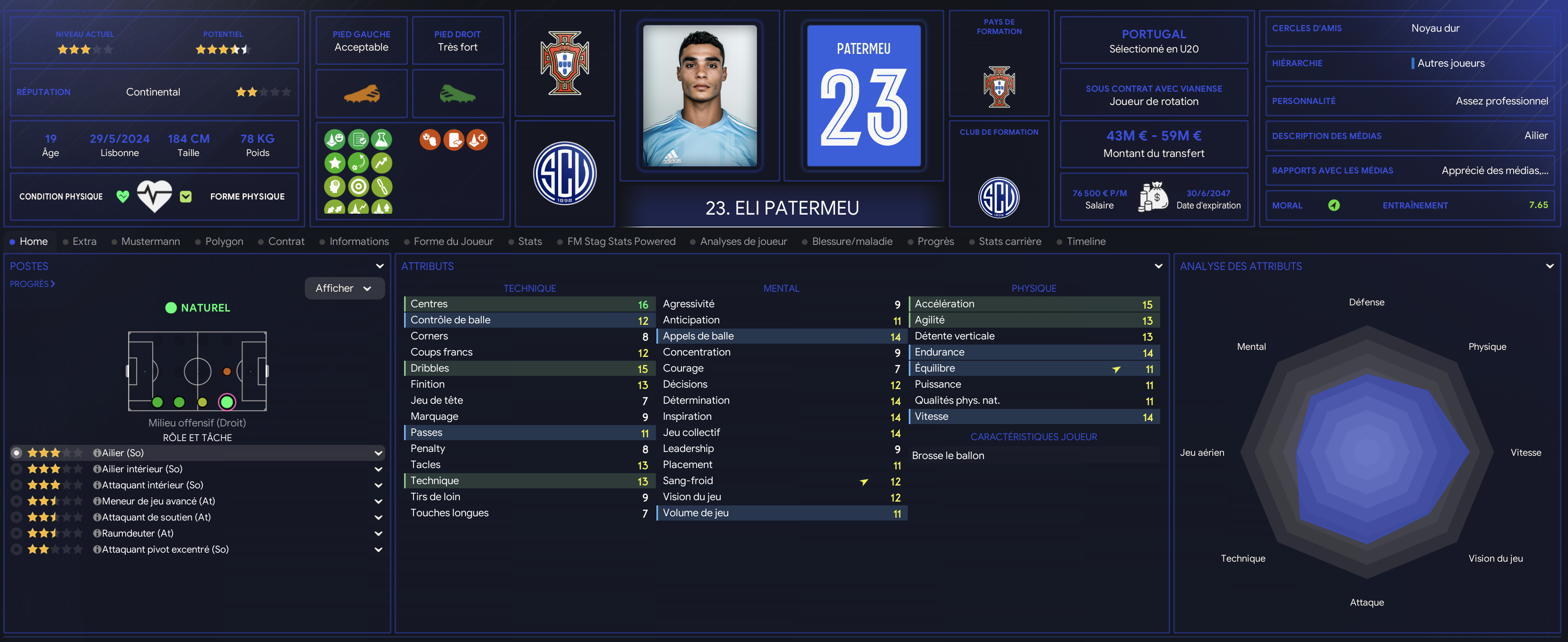Switch to the Extra tab
Viewport: 1568px width, 642px height.
pos(84,241)
